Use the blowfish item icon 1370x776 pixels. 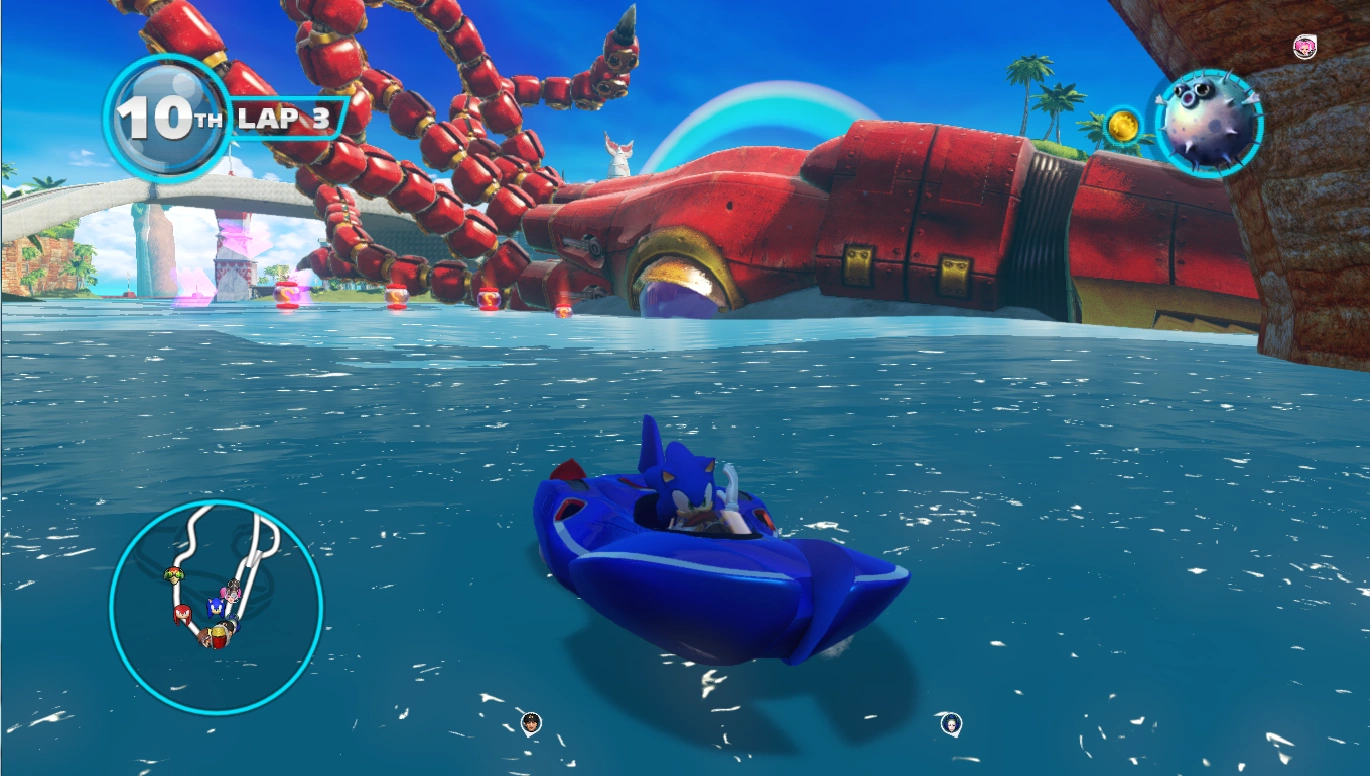point(1209,123)
